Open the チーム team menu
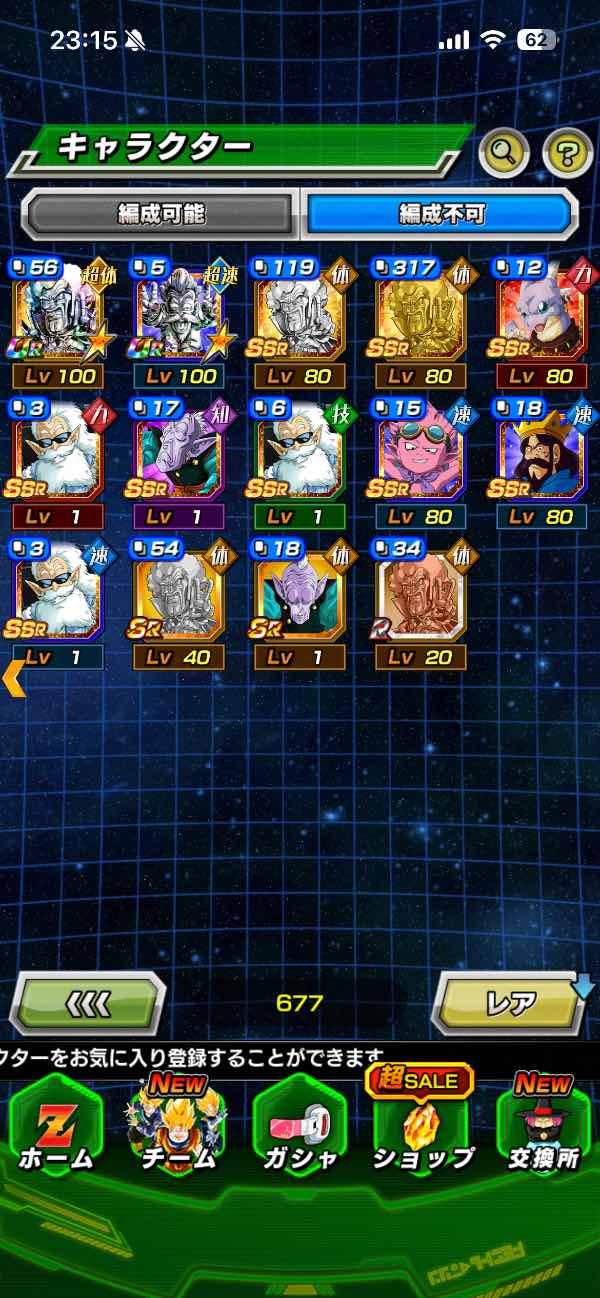This screenshot has width=600, height=1298. [x=178, y=1130]
